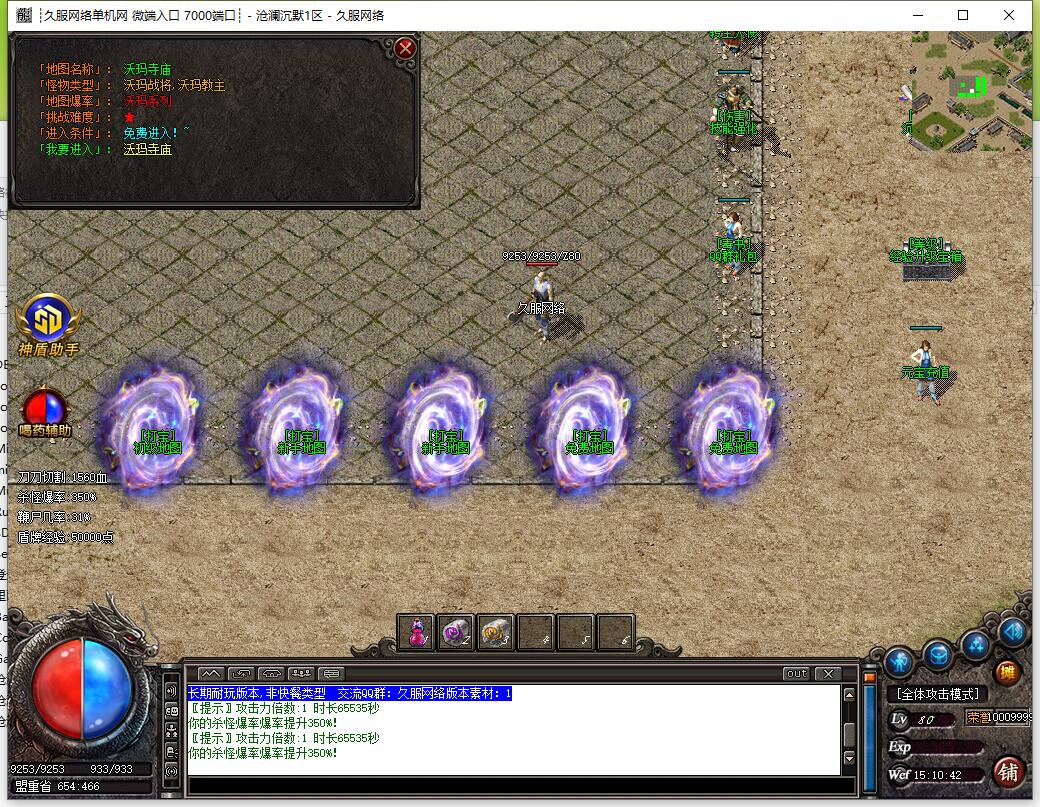Click the chat window 'out' button
1040x807 pixels.
(x=796, y=674)
